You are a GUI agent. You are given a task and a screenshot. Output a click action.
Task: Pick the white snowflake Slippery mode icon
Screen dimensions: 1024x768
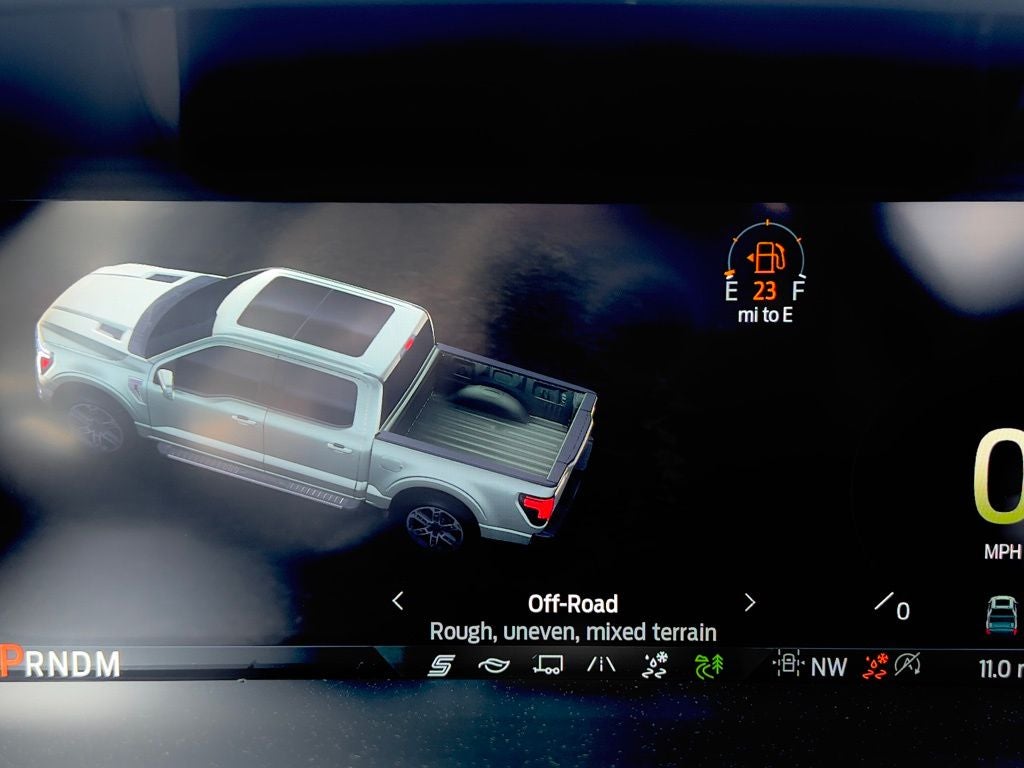coord(655,665)
